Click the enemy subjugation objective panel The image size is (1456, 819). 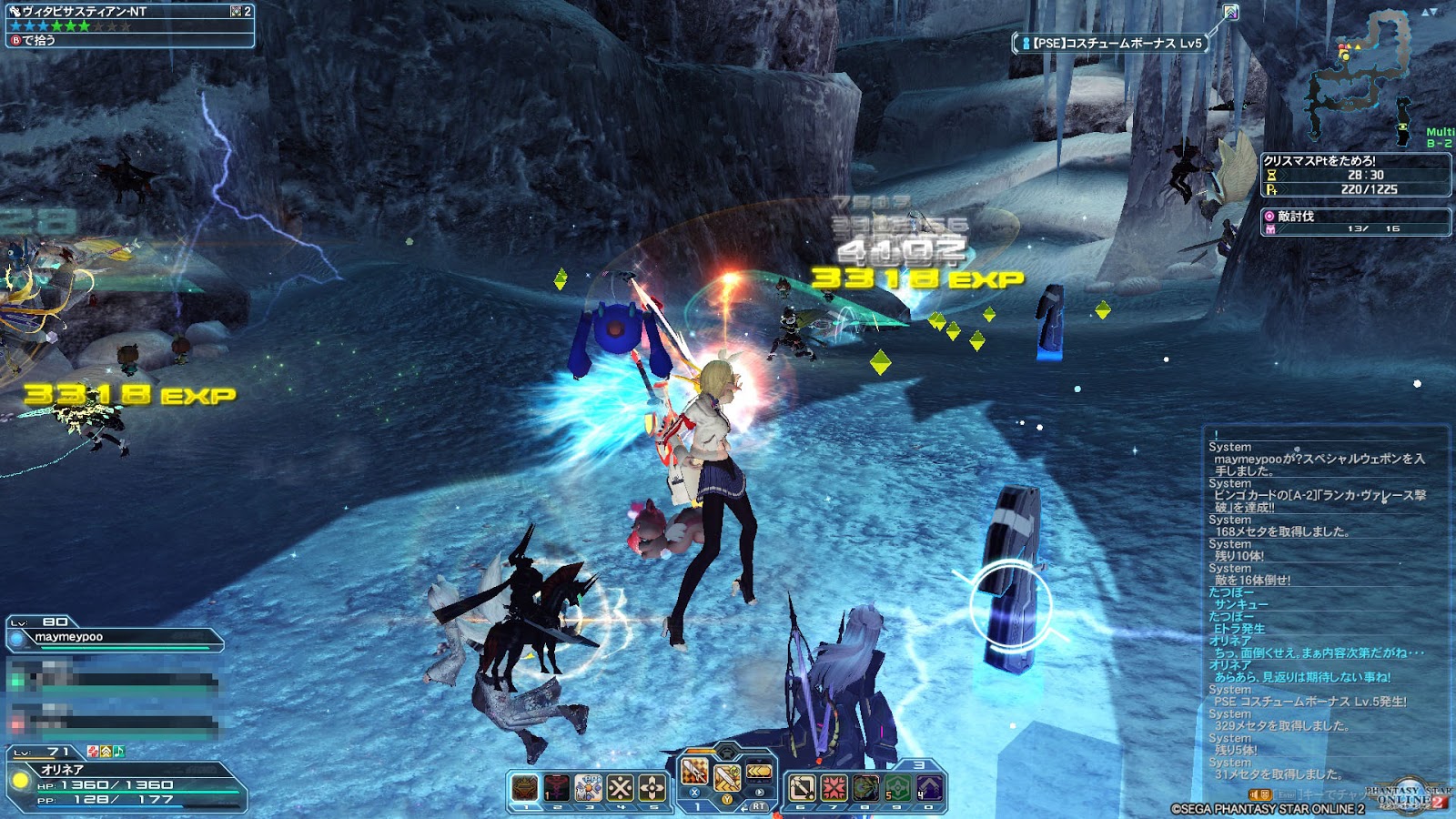pyautogui.click(x=1355, y=222)
